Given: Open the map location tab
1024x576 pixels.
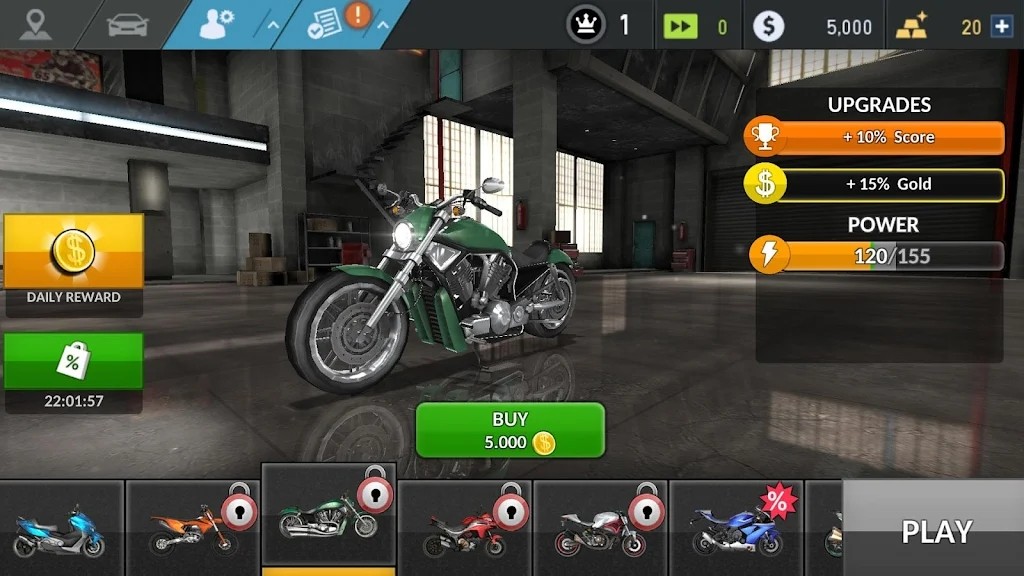Looking at the screenshot, I should coord(36,24).
